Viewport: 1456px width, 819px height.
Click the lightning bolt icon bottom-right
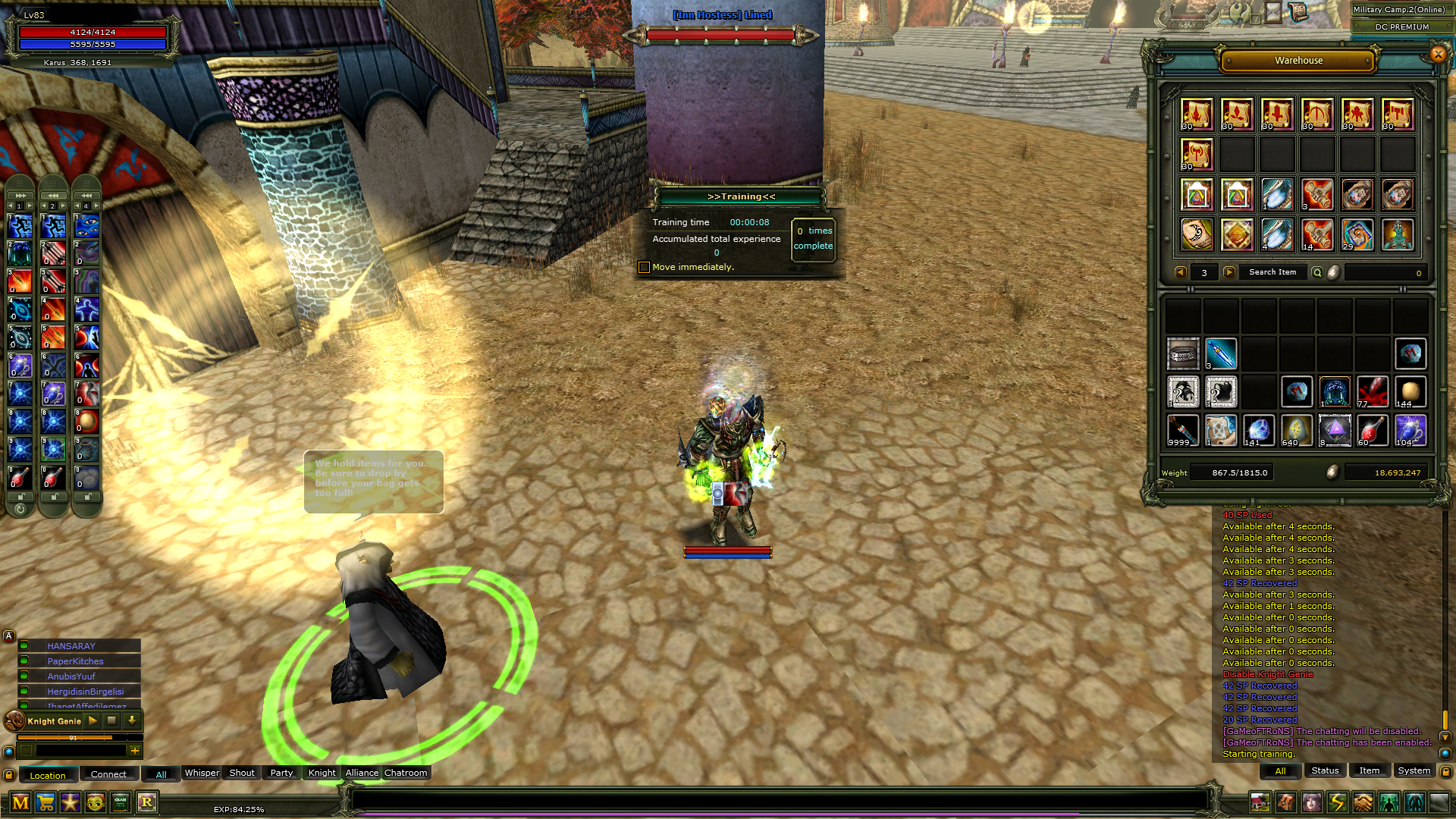point(1338,802)
